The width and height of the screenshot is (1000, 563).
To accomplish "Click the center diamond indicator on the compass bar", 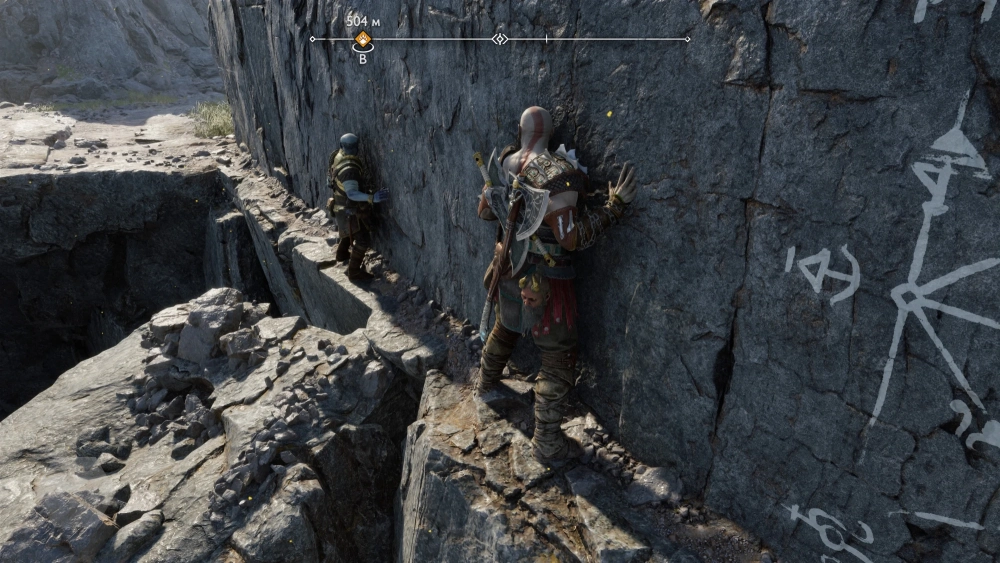I will [x=500, y=39].
